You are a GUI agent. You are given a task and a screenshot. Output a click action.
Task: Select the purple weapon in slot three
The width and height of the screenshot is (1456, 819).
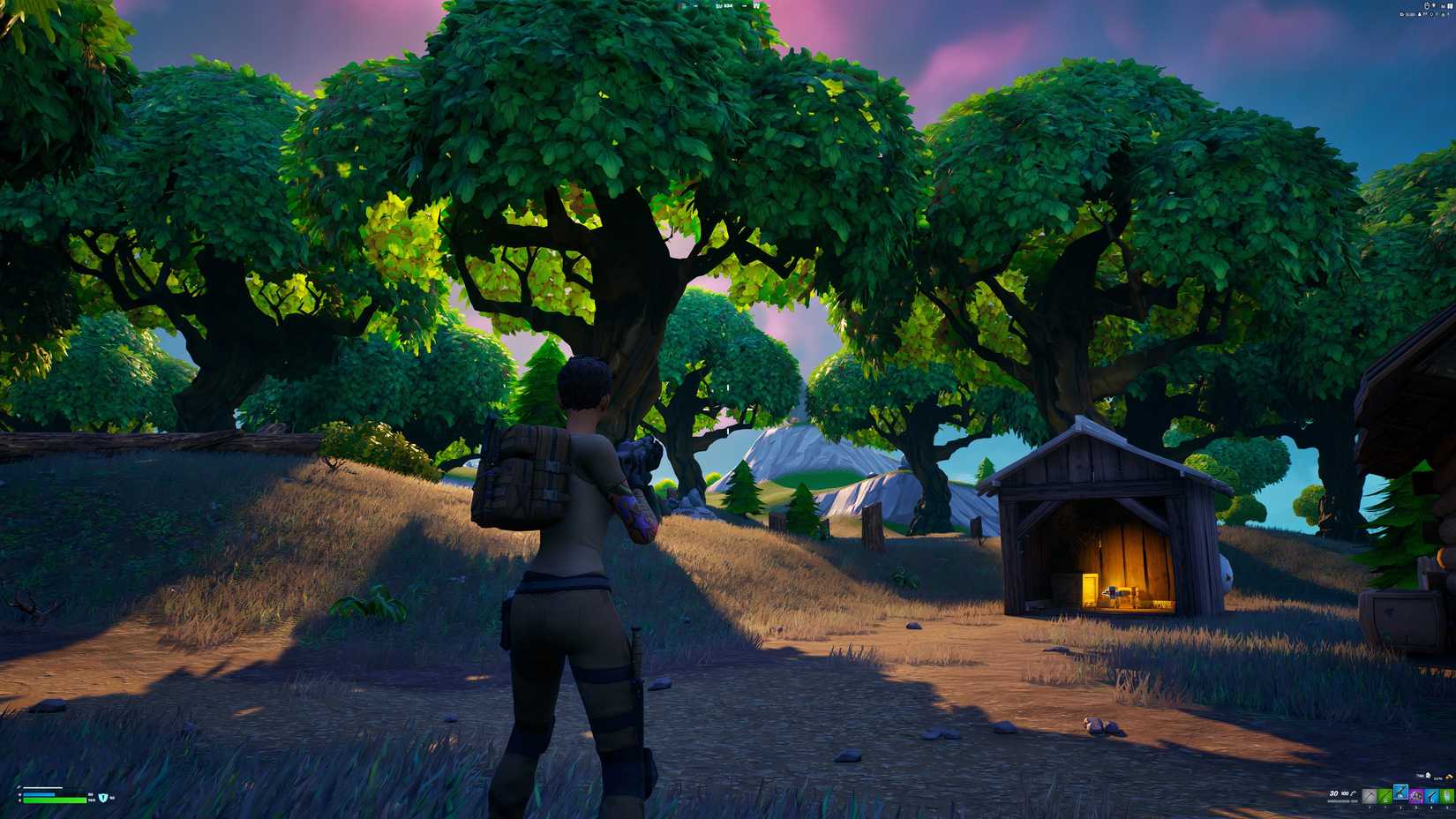[1415, 795]
